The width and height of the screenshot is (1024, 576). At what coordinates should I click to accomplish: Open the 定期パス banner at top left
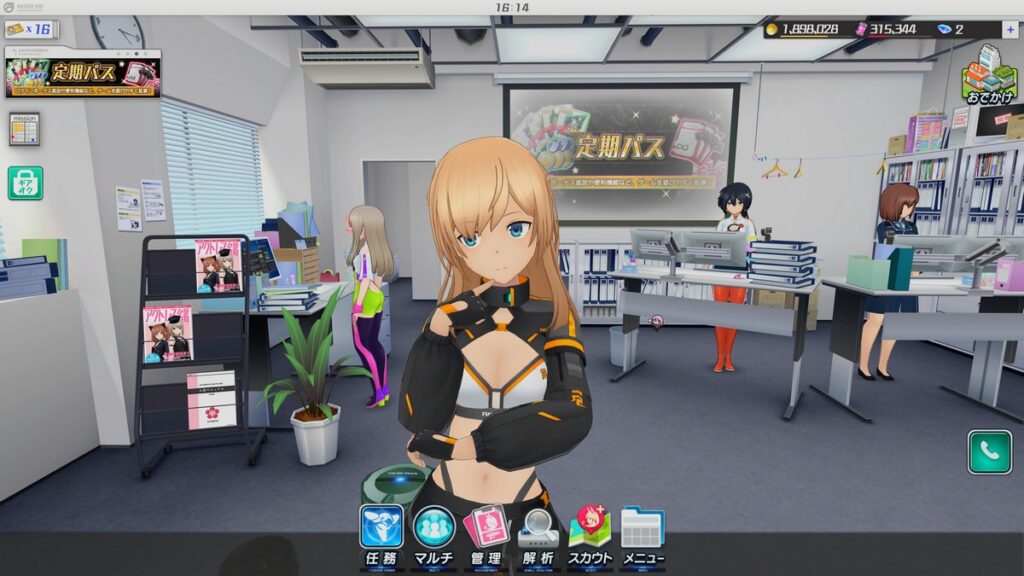coord(83,76)
